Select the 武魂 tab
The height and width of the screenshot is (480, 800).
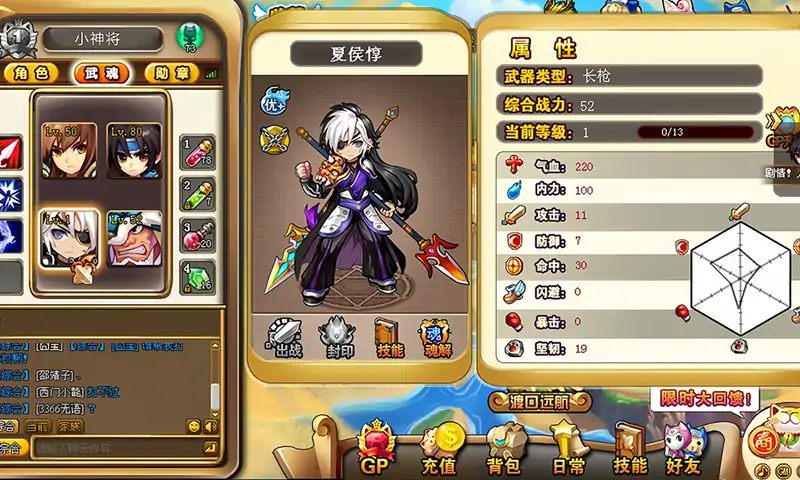tap(99, 73)
